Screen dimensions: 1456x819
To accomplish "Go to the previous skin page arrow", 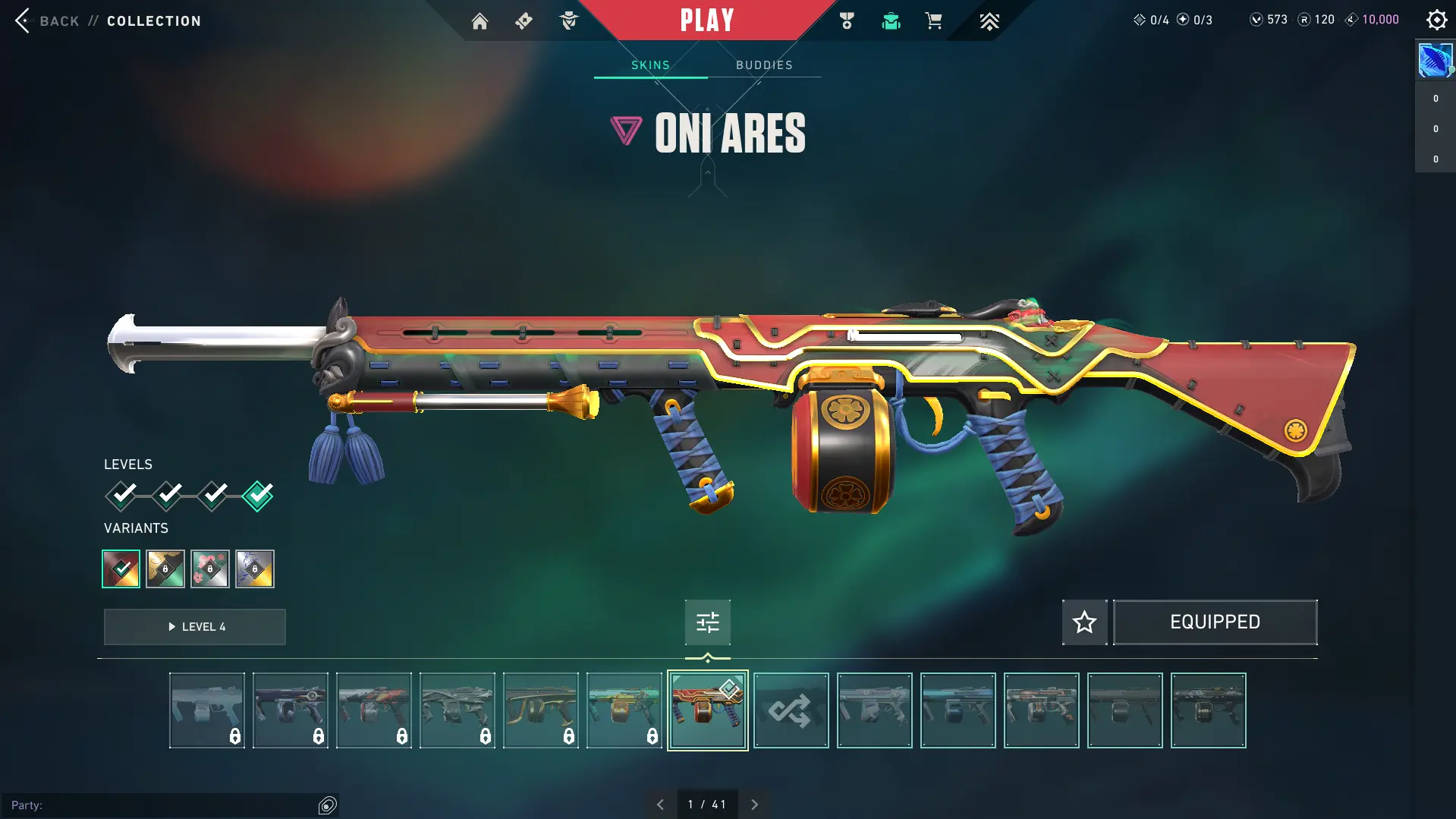I will point(660,805).
